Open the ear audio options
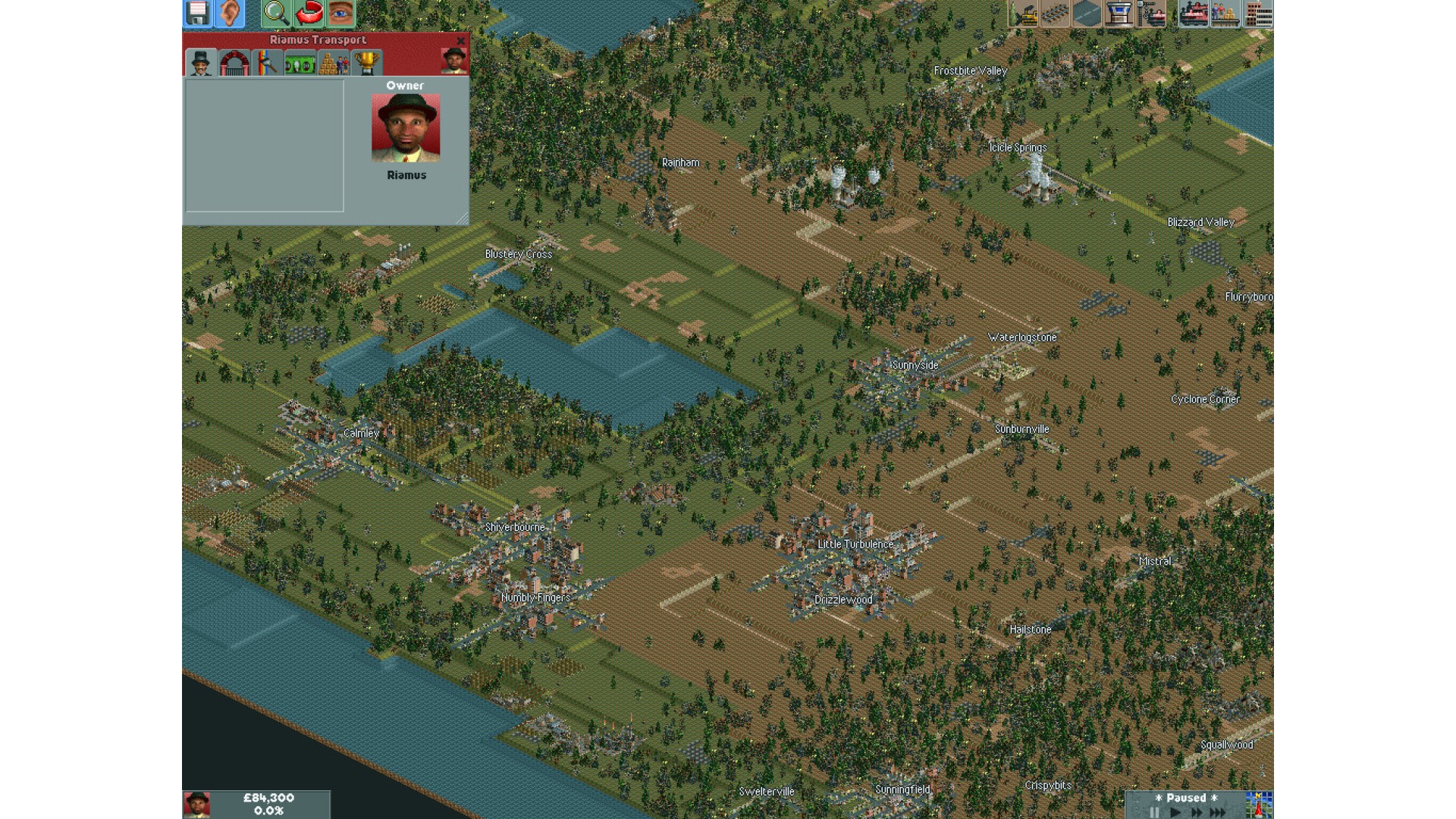The image size is (1456, 819). pos(231,13)
